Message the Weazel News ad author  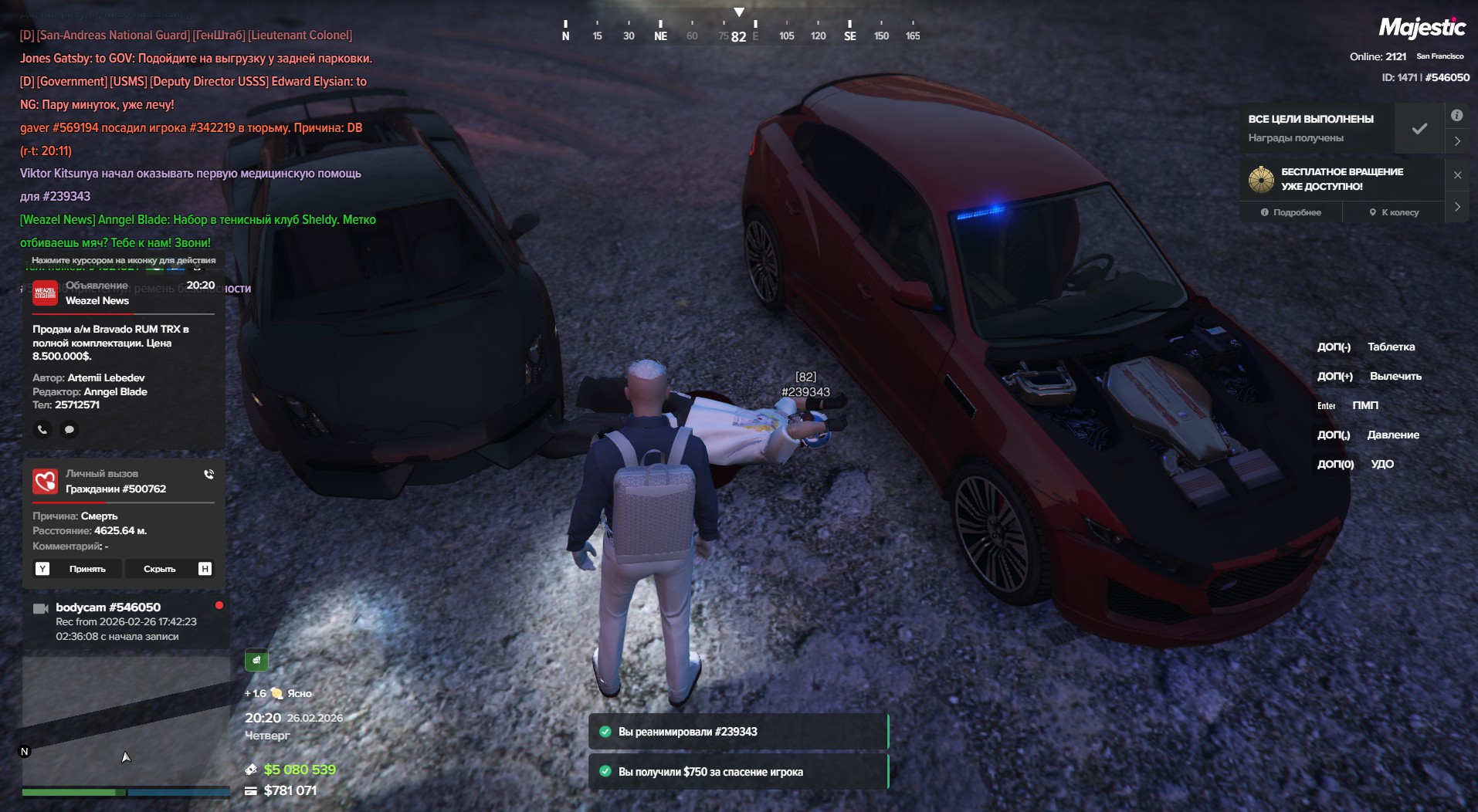[69, 429]
